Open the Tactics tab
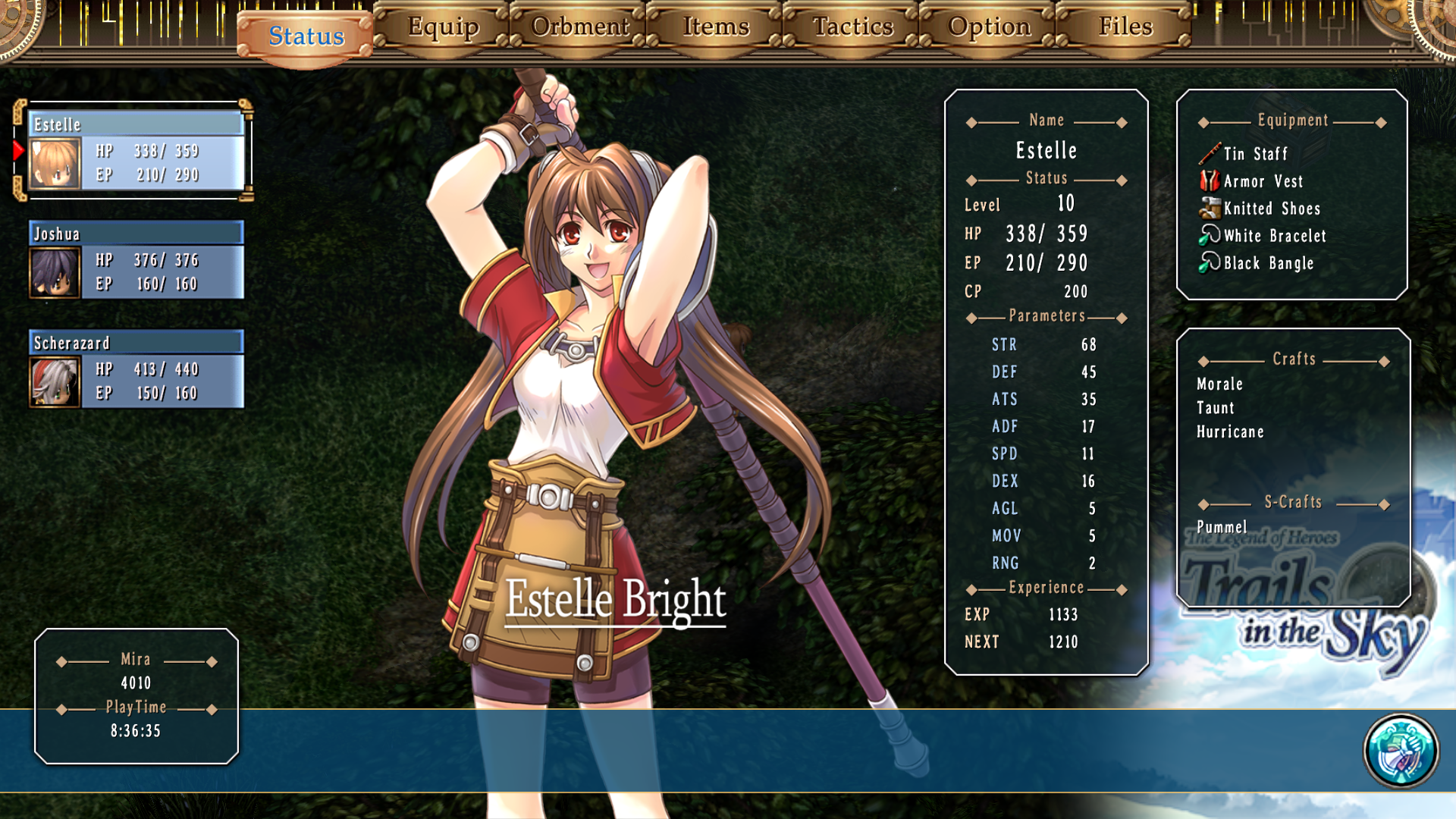The width and height of the screenshot is (1456, 819). (853, 27)
